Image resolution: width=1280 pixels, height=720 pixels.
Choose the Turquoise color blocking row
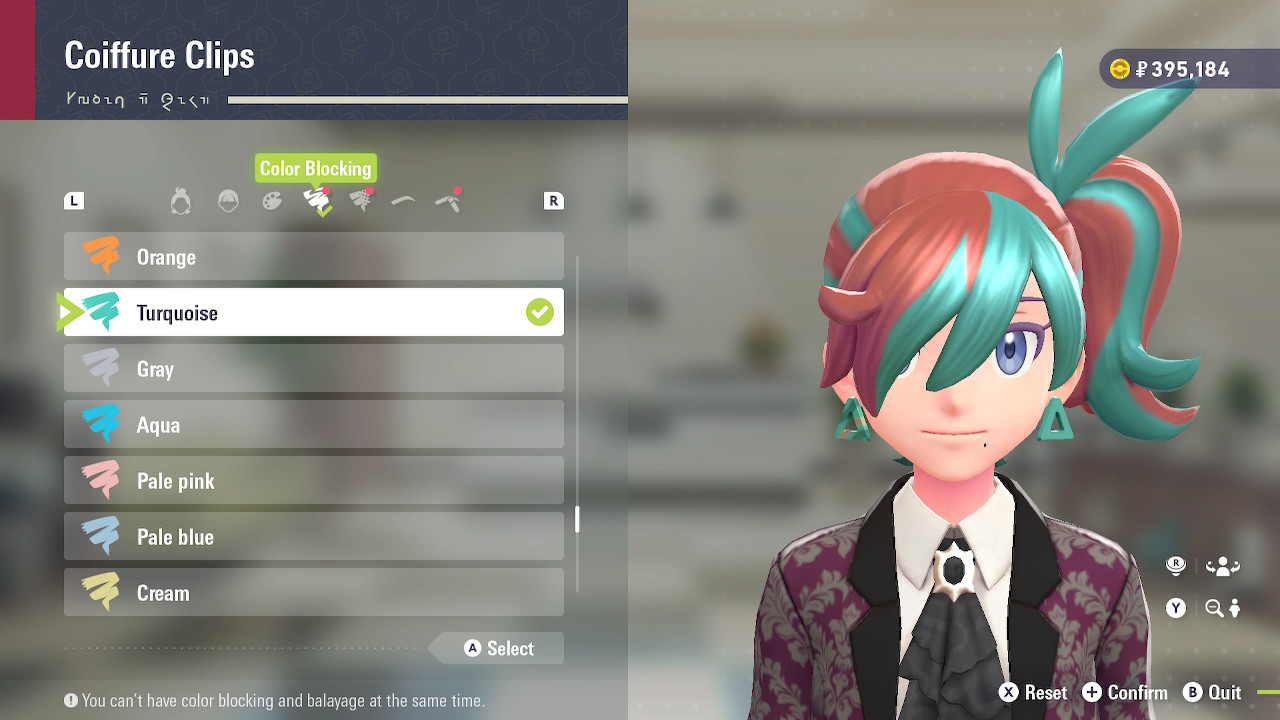[313, 313]
